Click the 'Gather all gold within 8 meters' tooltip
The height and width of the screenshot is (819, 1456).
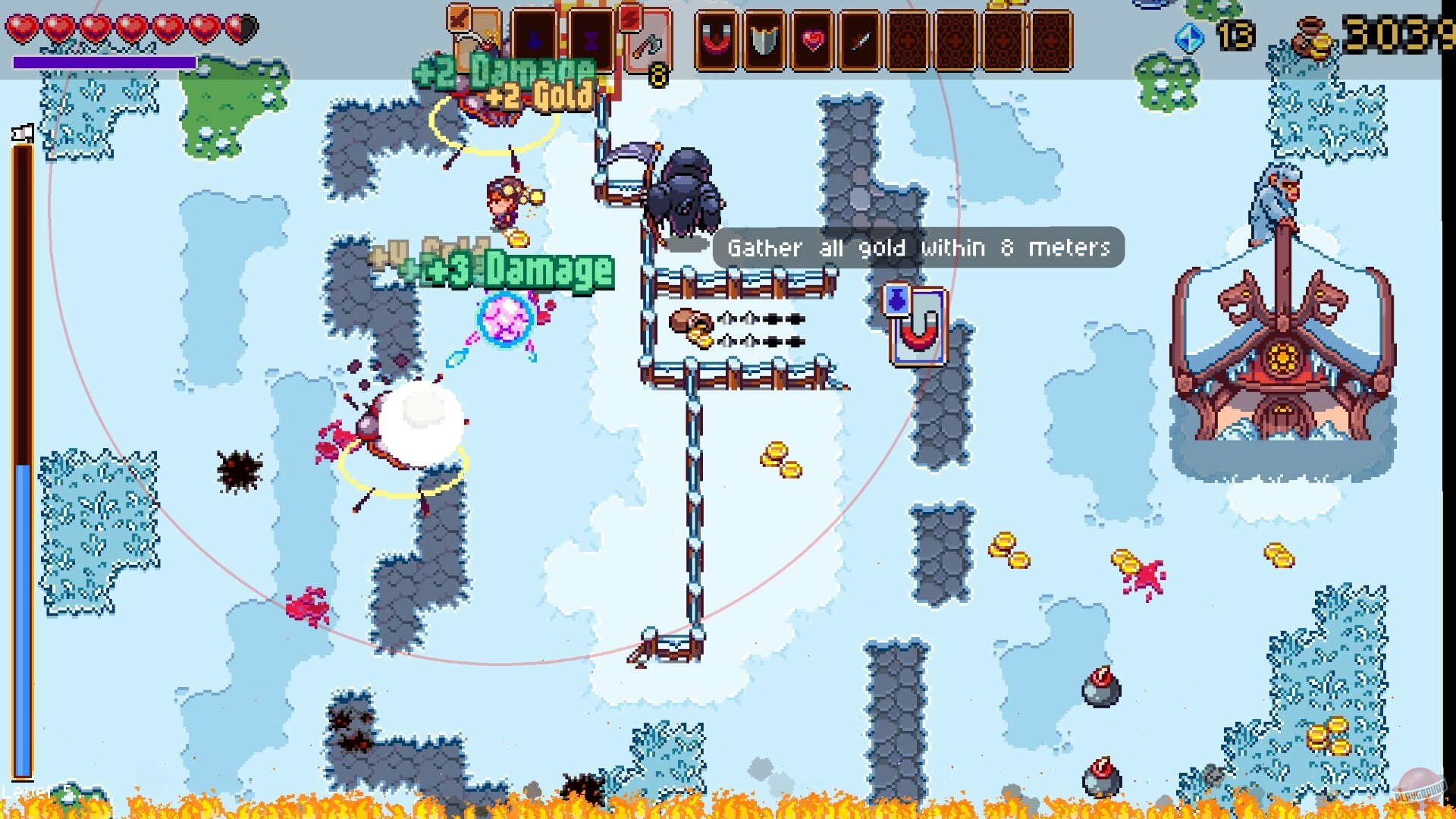(x=918, y=248)
